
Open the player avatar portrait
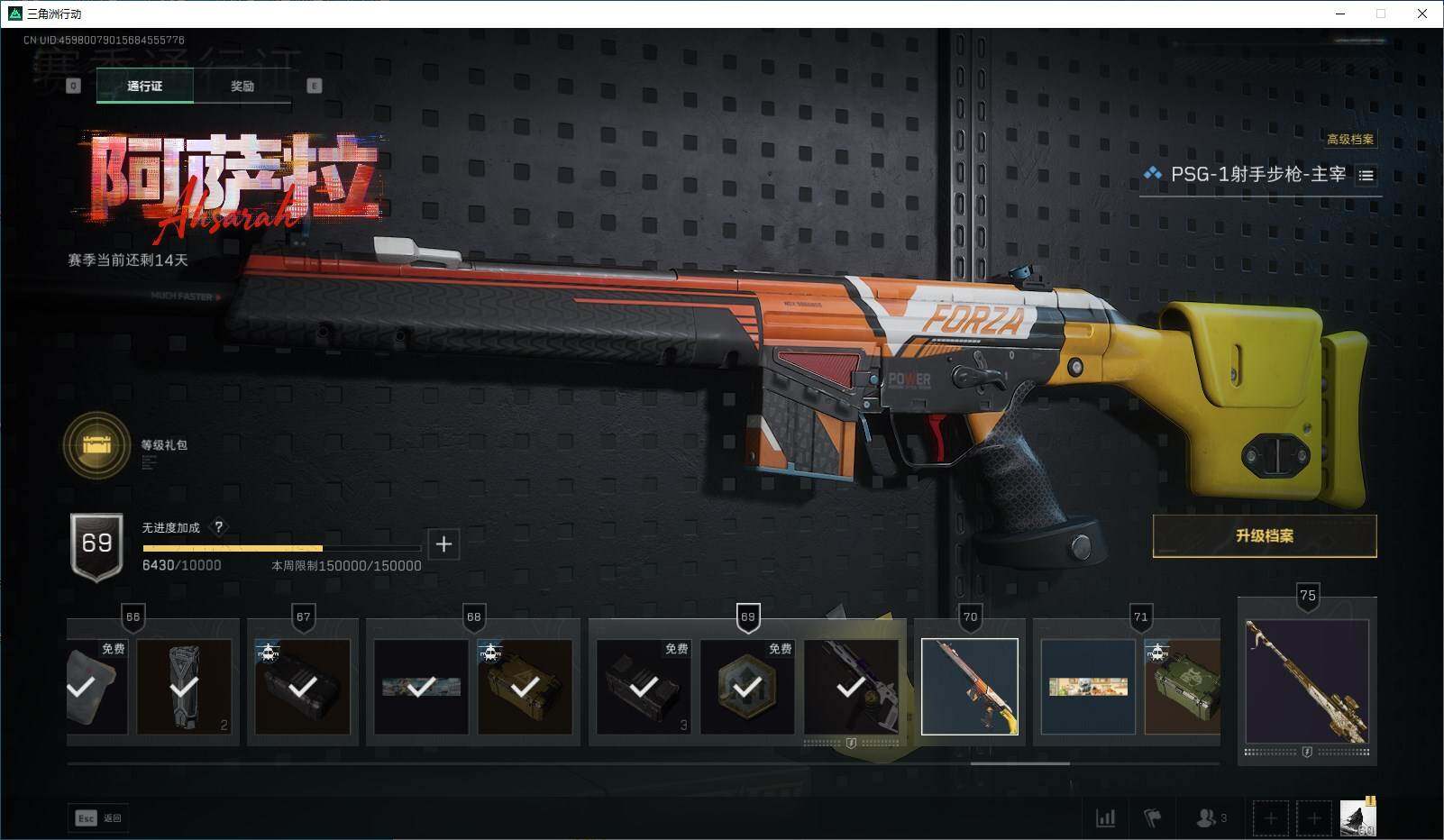tap(1357, 817)
